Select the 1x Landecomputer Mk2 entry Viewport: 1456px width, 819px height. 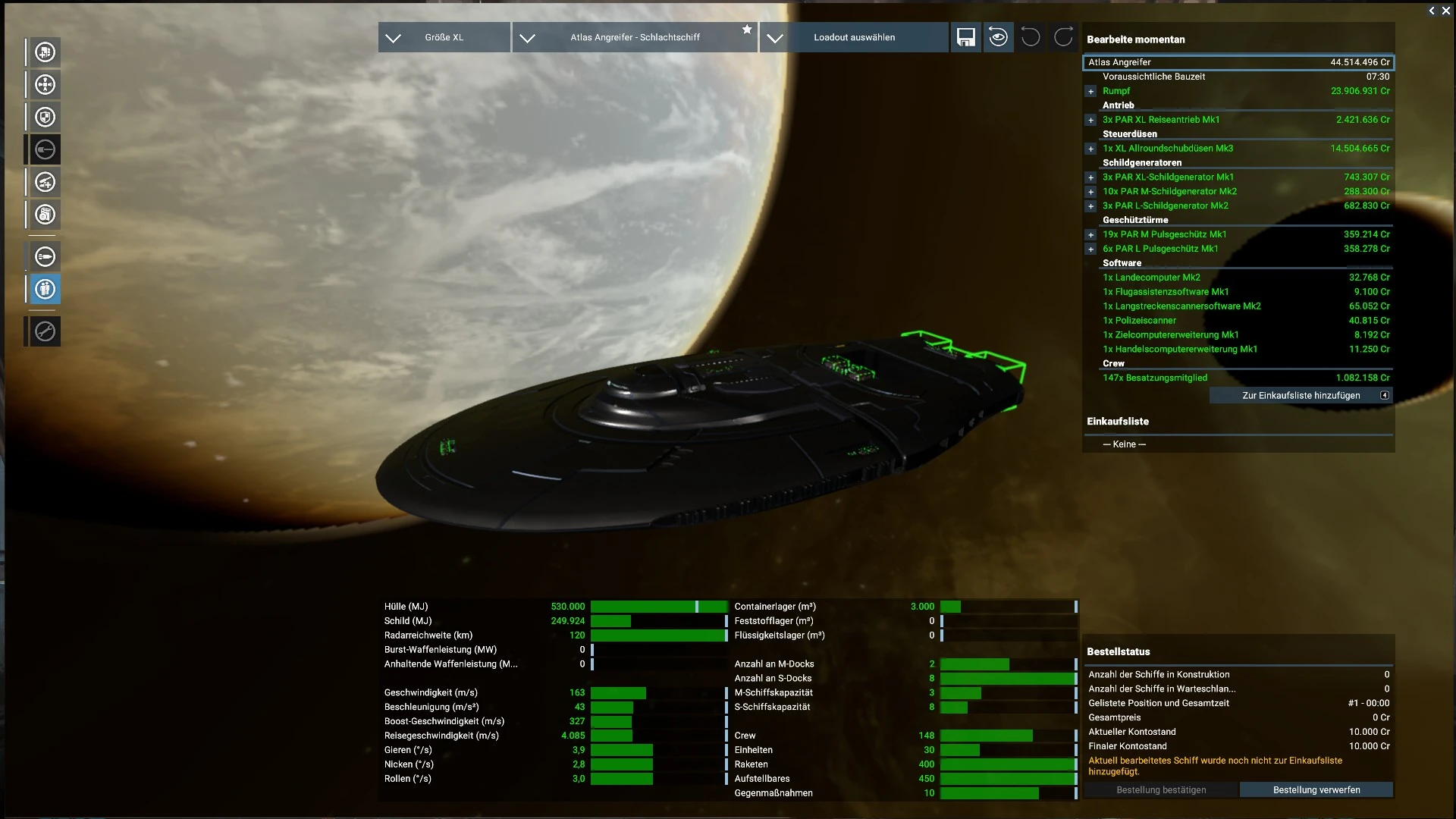(1153, 278)
